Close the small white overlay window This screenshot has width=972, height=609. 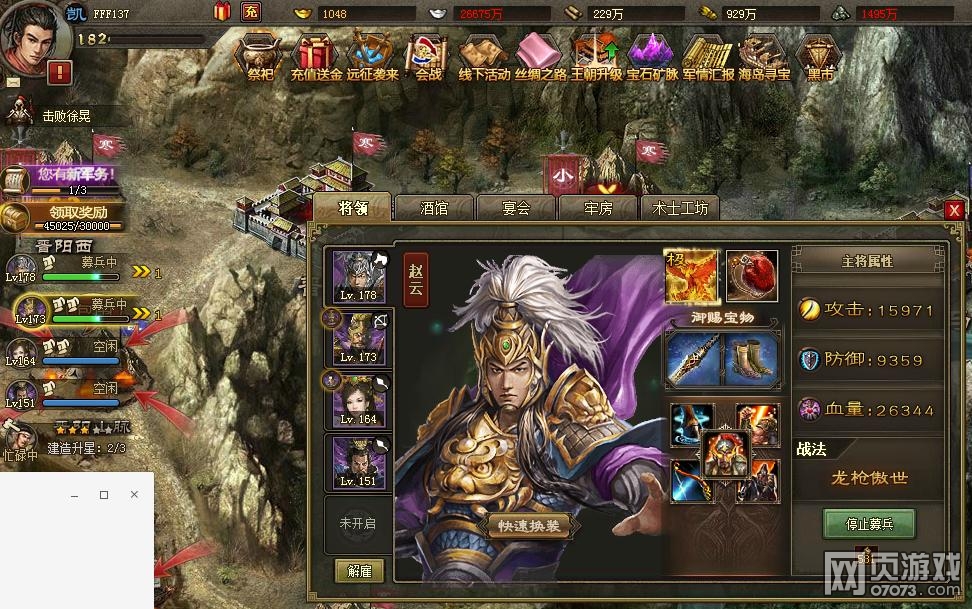tap(134, 495)
